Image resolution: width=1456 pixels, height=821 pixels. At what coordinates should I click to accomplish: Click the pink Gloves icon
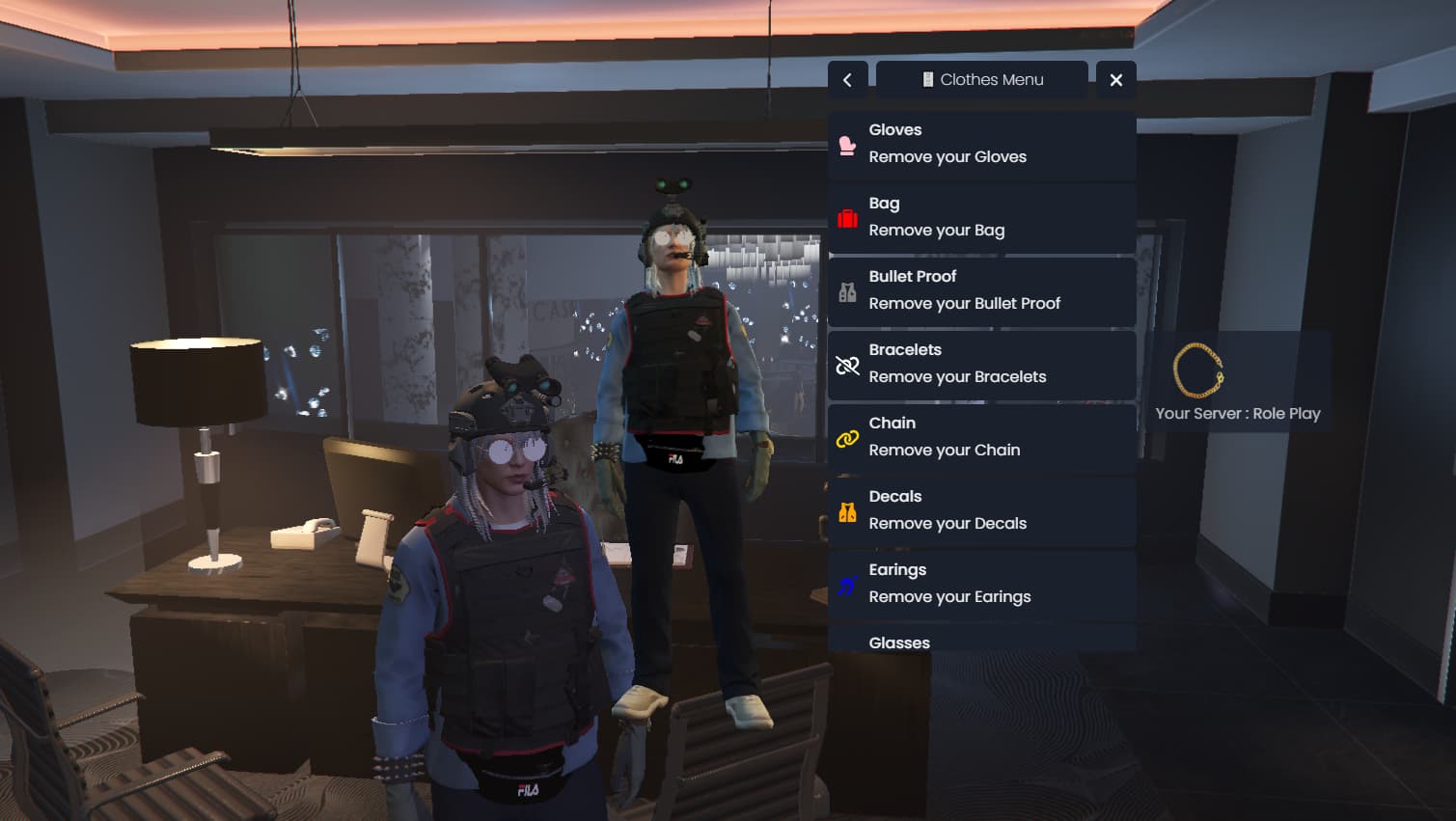[x=847, y=143]
